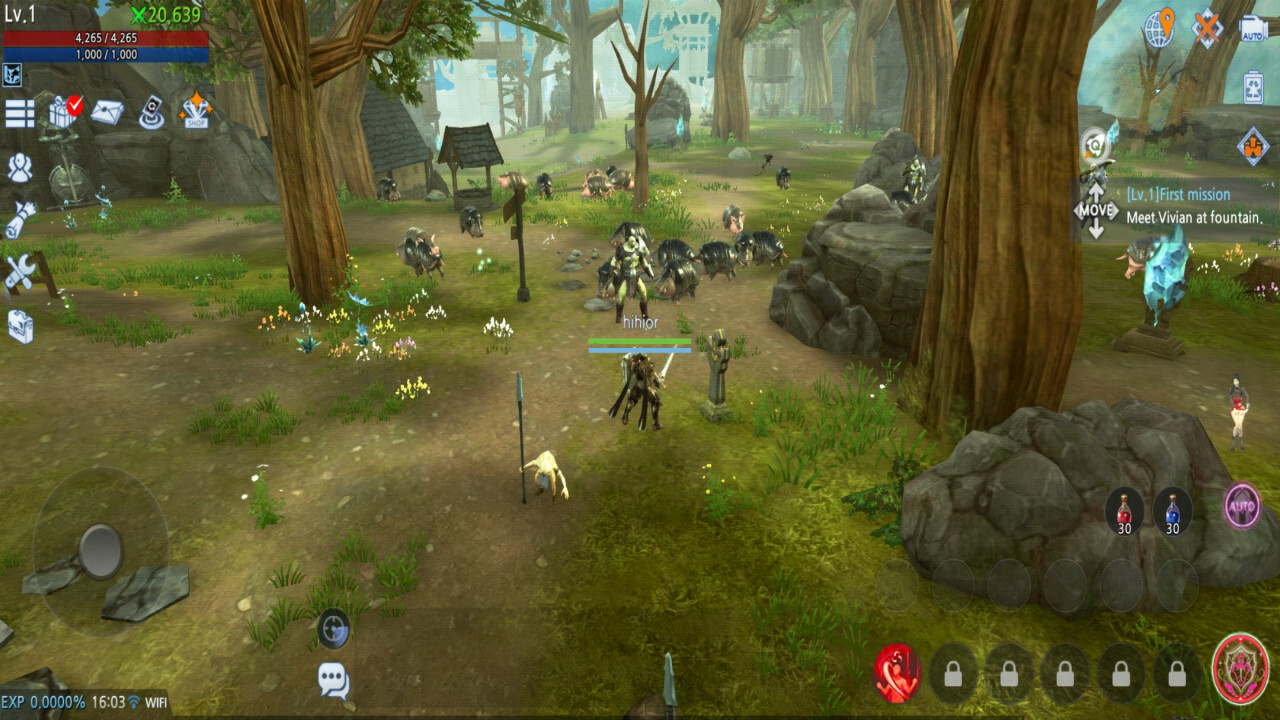1280x720 pixels.
Task: Click the First mission quest text
Action: [x=1178, y=194]
